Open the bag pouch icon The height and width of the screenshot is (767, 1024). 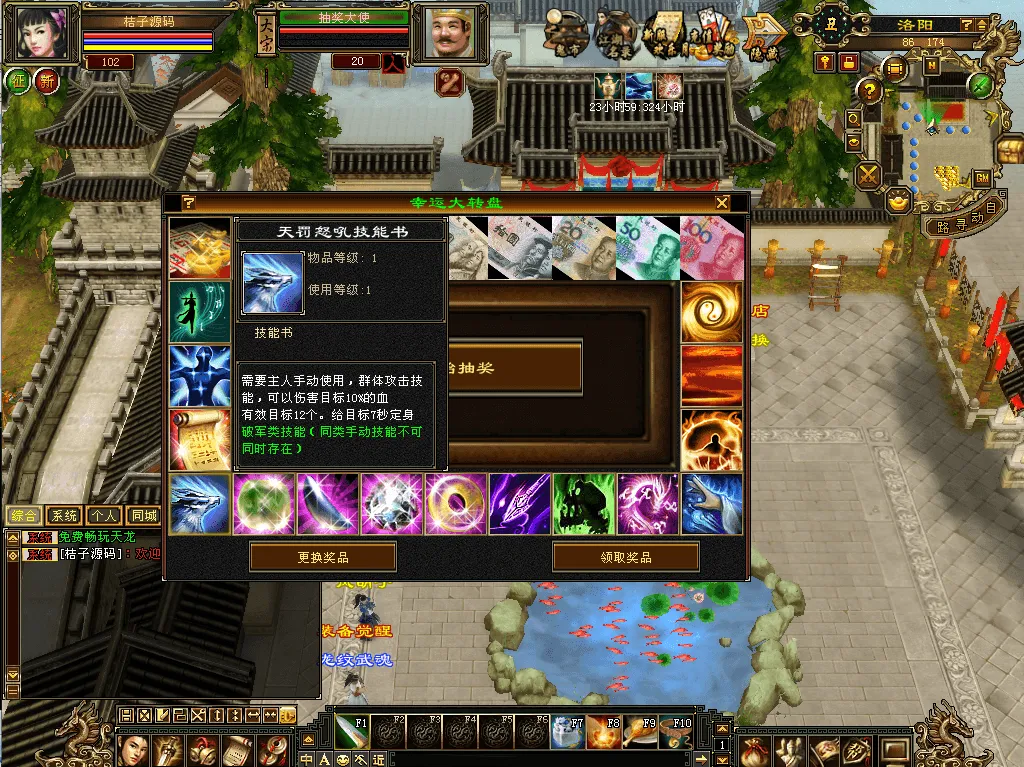coord(755,750)
